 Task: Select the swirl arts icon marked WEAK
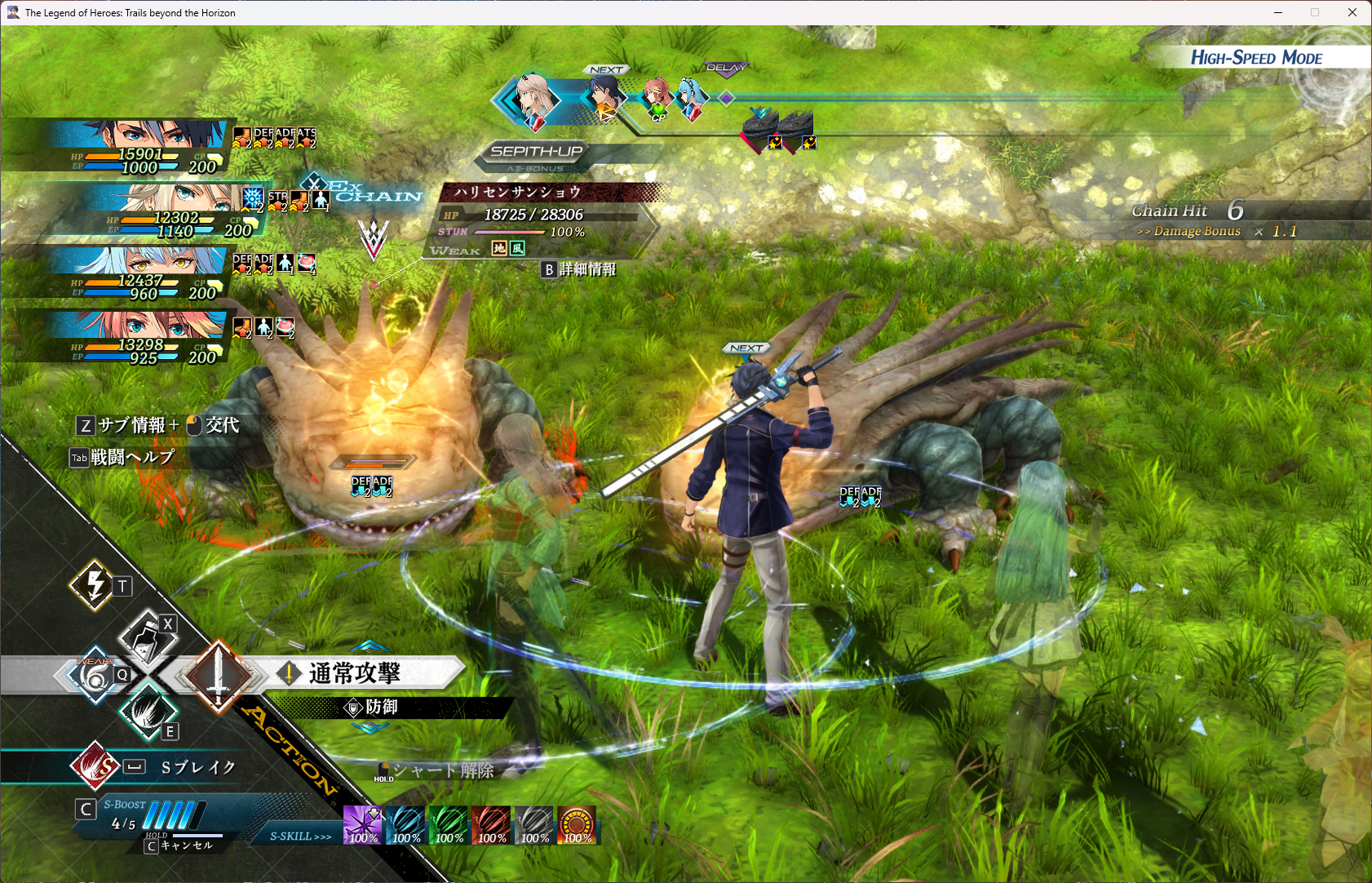95,676
